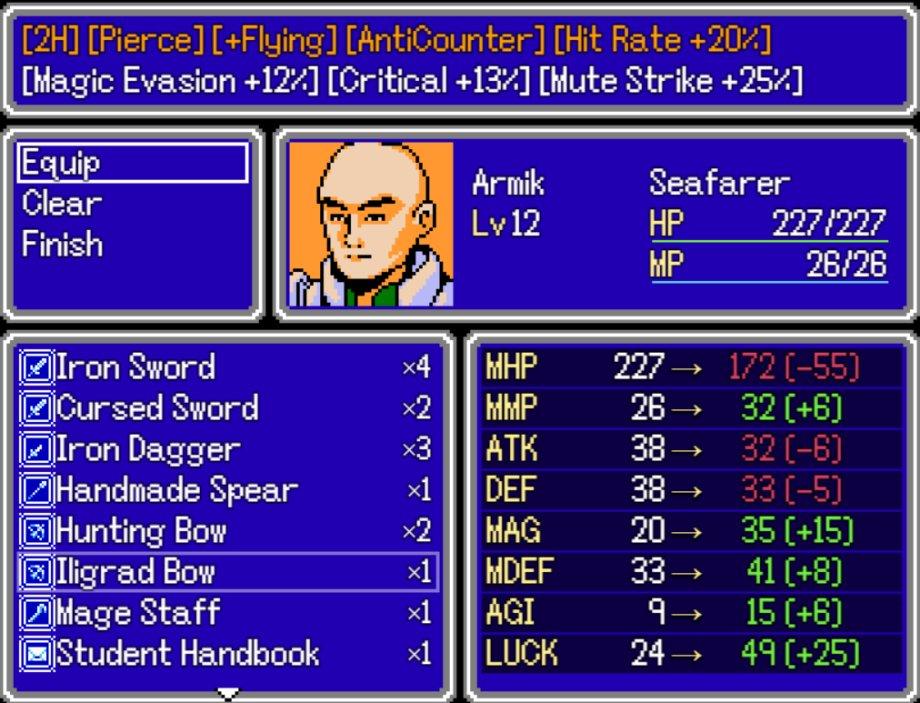Select the Handmade Spear row
Viewport: 920px width, 703px height.
coord(226,490)
